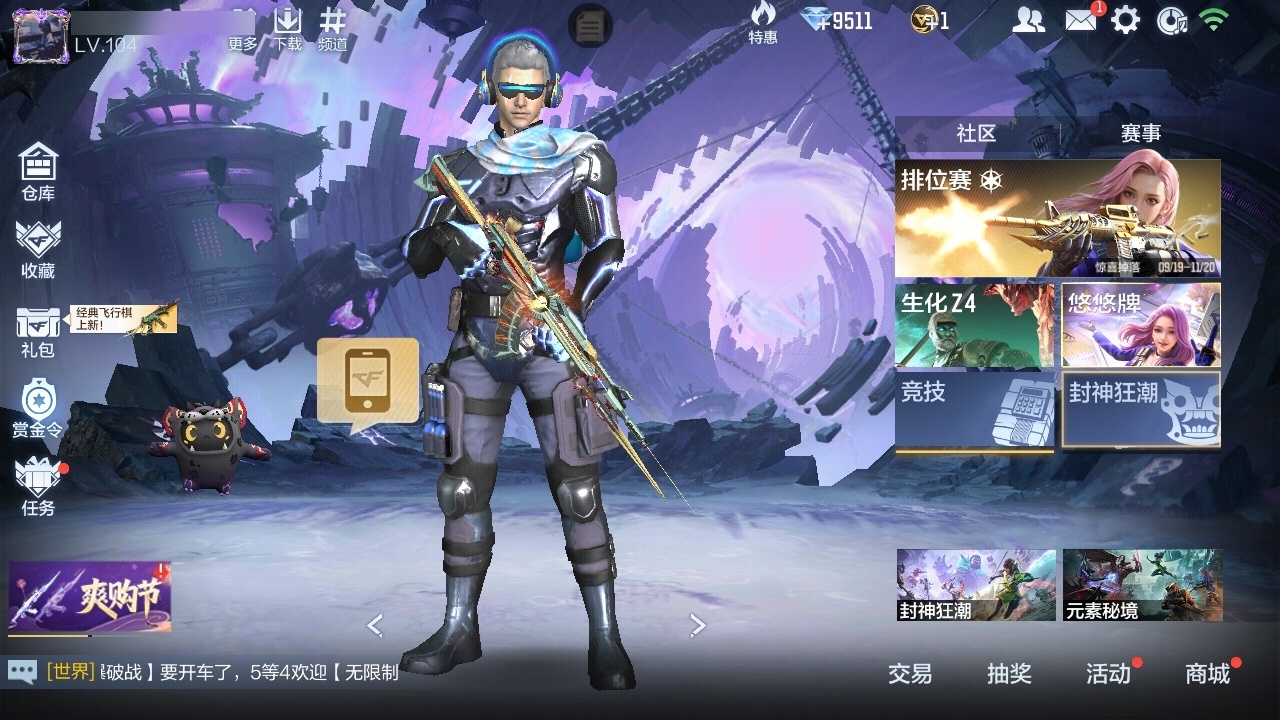Switch to the 赛事 tab
Screen dimensions: 1280x720
coord(1140,133)
